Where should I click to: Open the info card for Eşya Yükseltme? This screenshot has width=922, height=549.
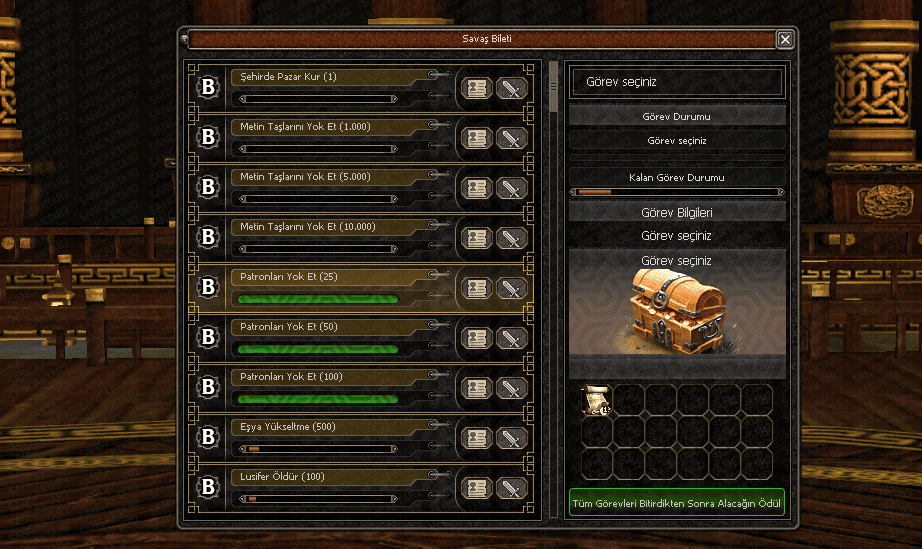[x=476, y=438]
